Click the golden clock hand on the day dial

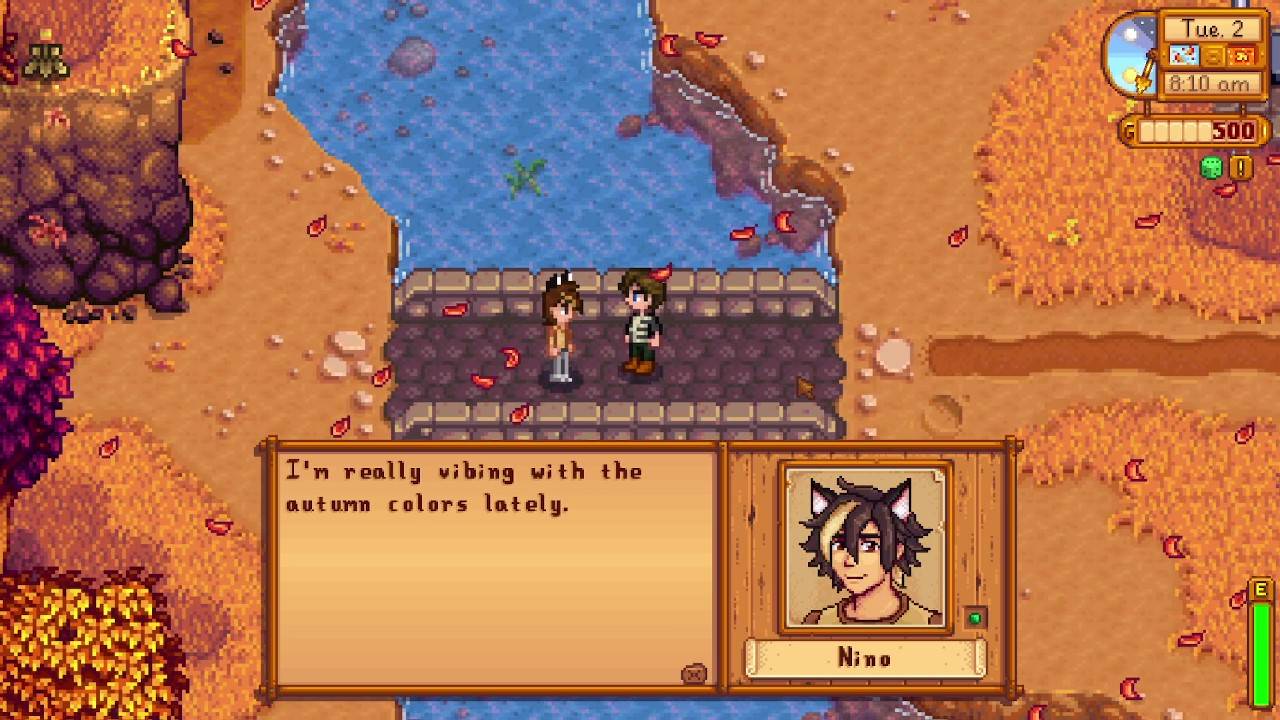[1146, 70]
